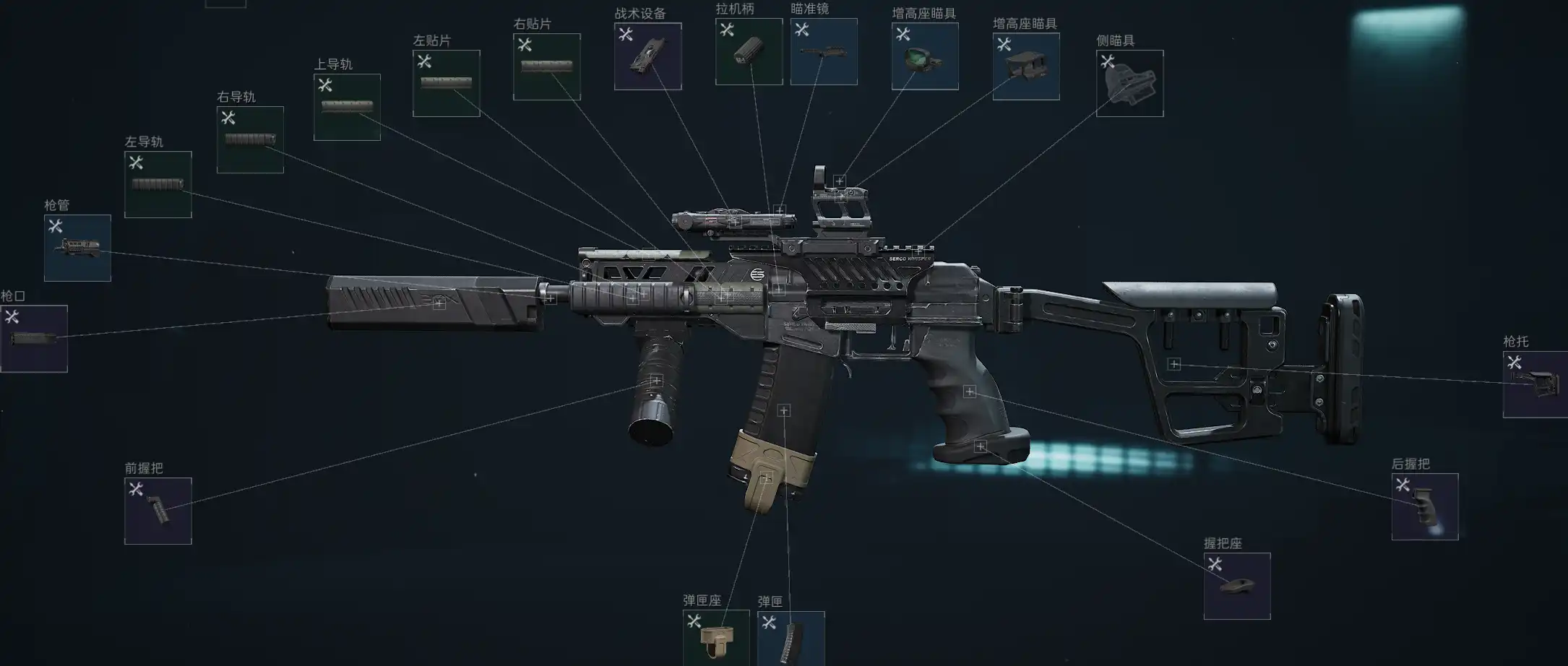Open the 后握把 rear grip slot
This screenshot has height=666, width=1568.
pos(1425,507)
